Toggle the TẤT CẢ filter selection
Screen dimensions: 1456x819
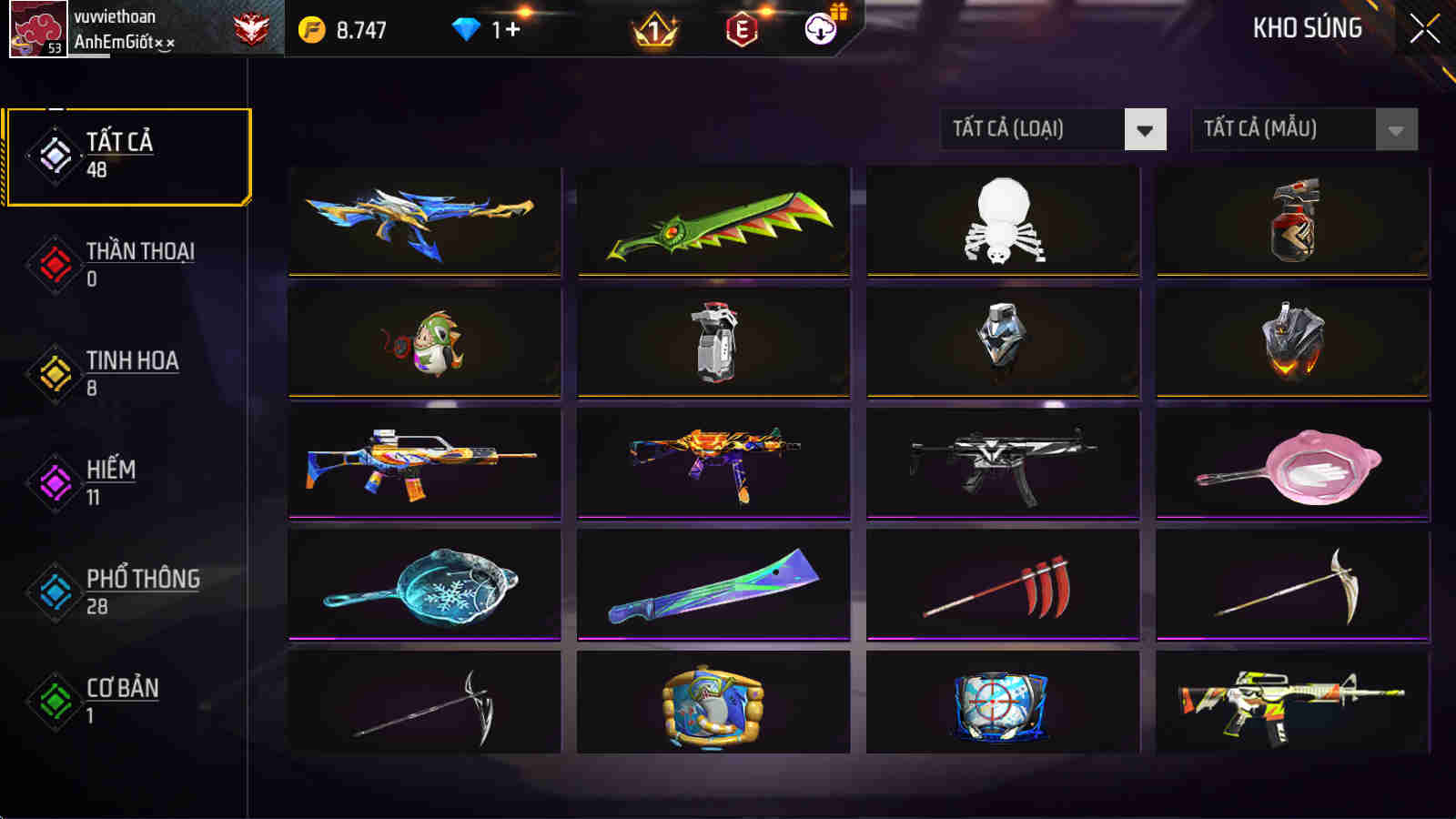point(127,155)
